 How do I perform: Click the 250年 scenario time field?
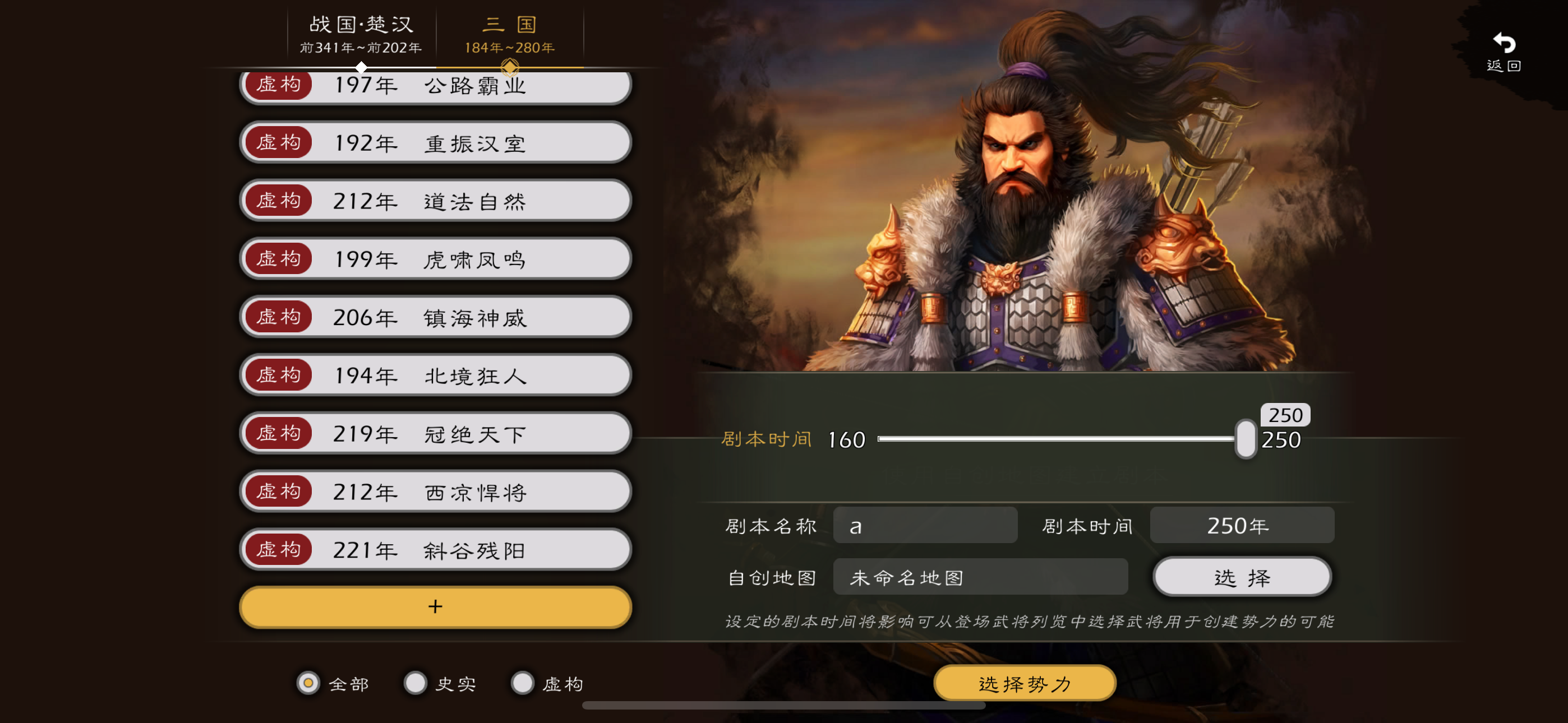pos(1242,525)
